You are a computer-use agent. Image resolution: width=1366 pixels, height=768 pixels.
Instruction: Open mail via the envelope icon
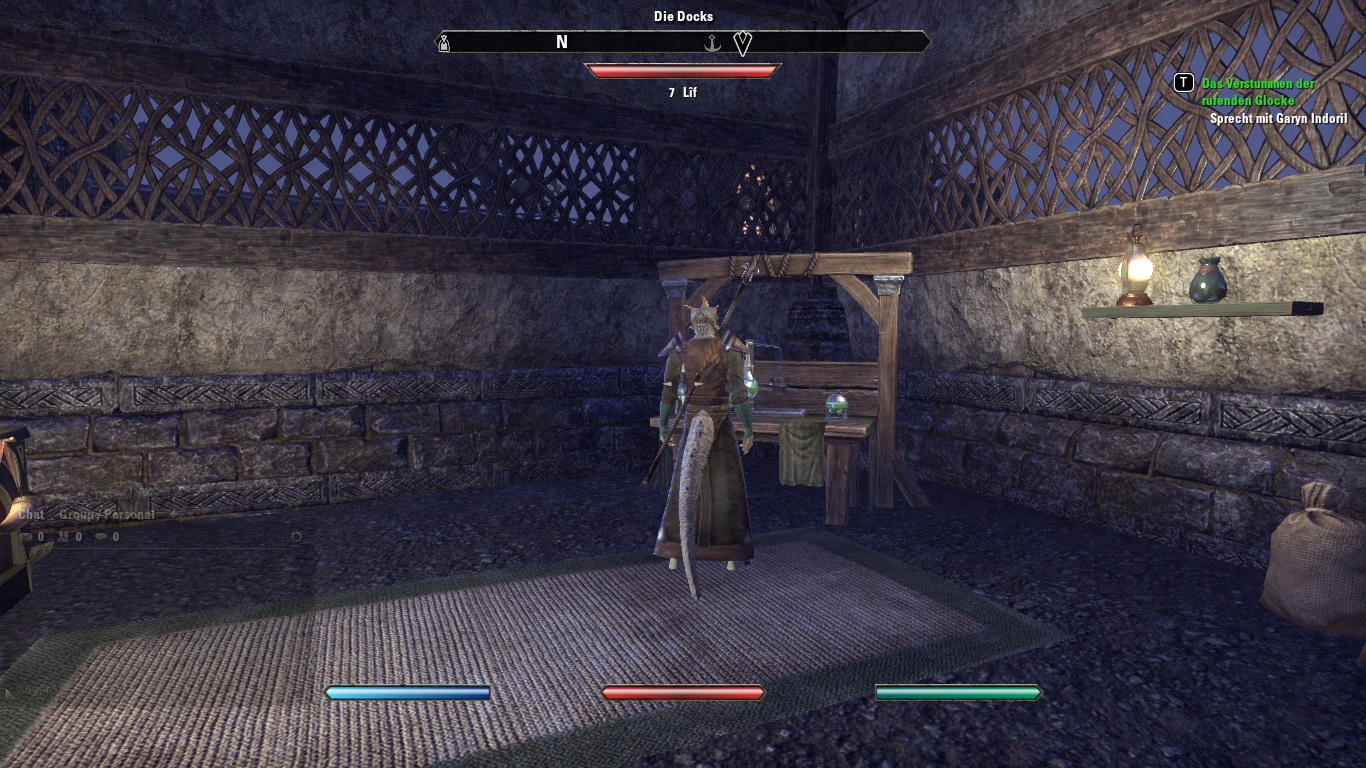pyautogui.click(x=27, y=537)
